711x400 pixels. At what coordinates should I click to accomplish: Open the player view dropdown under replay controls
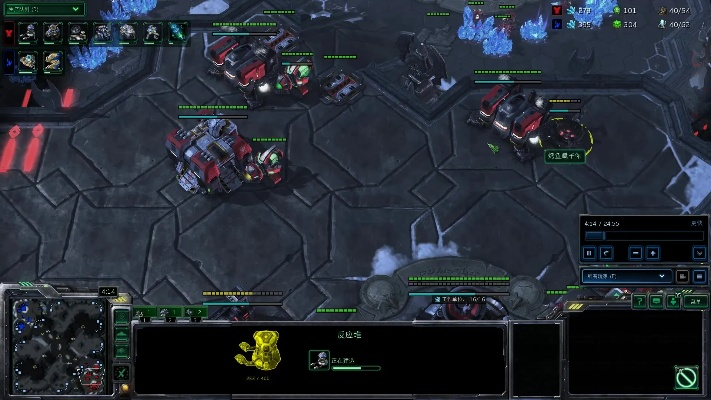(627, 275)
